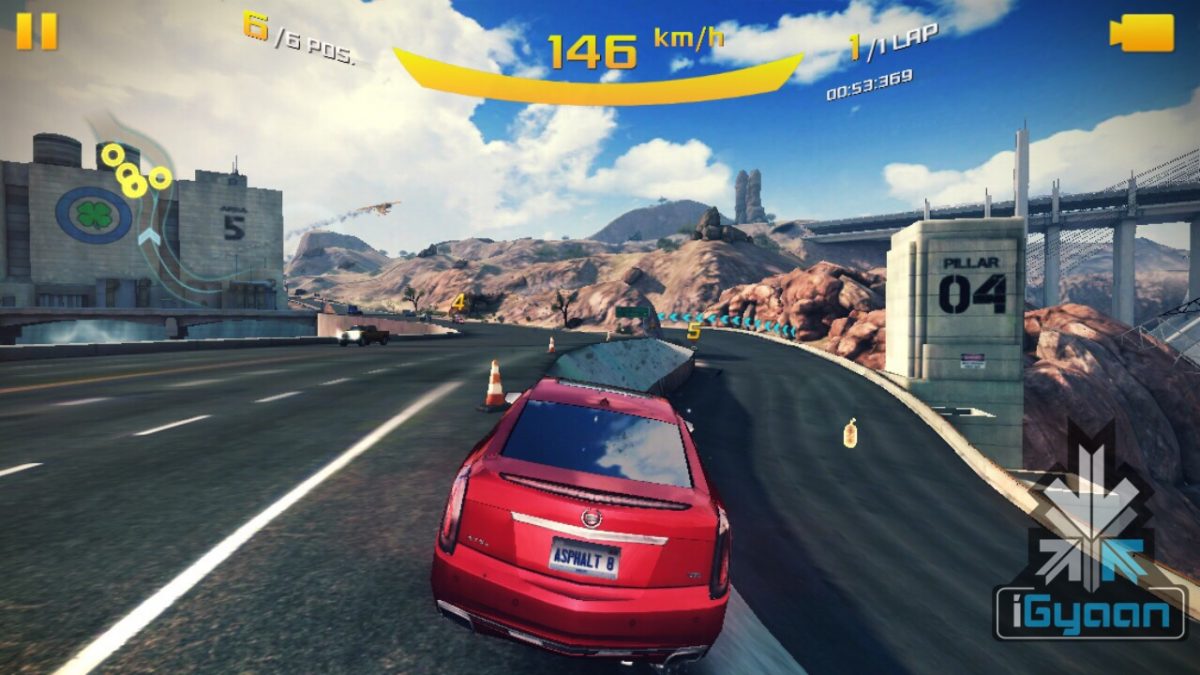1200x675 pixels.
Task: Switch the camera view
Action: click(x=1141, y=32)
